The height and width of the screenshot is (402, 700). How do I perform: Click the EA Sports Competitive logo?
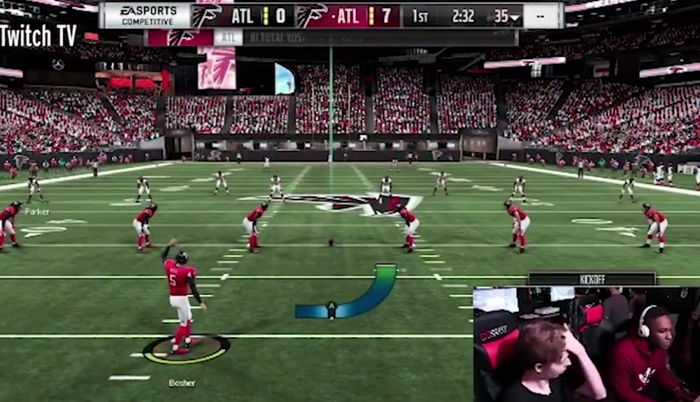click(x=146, y=15)
